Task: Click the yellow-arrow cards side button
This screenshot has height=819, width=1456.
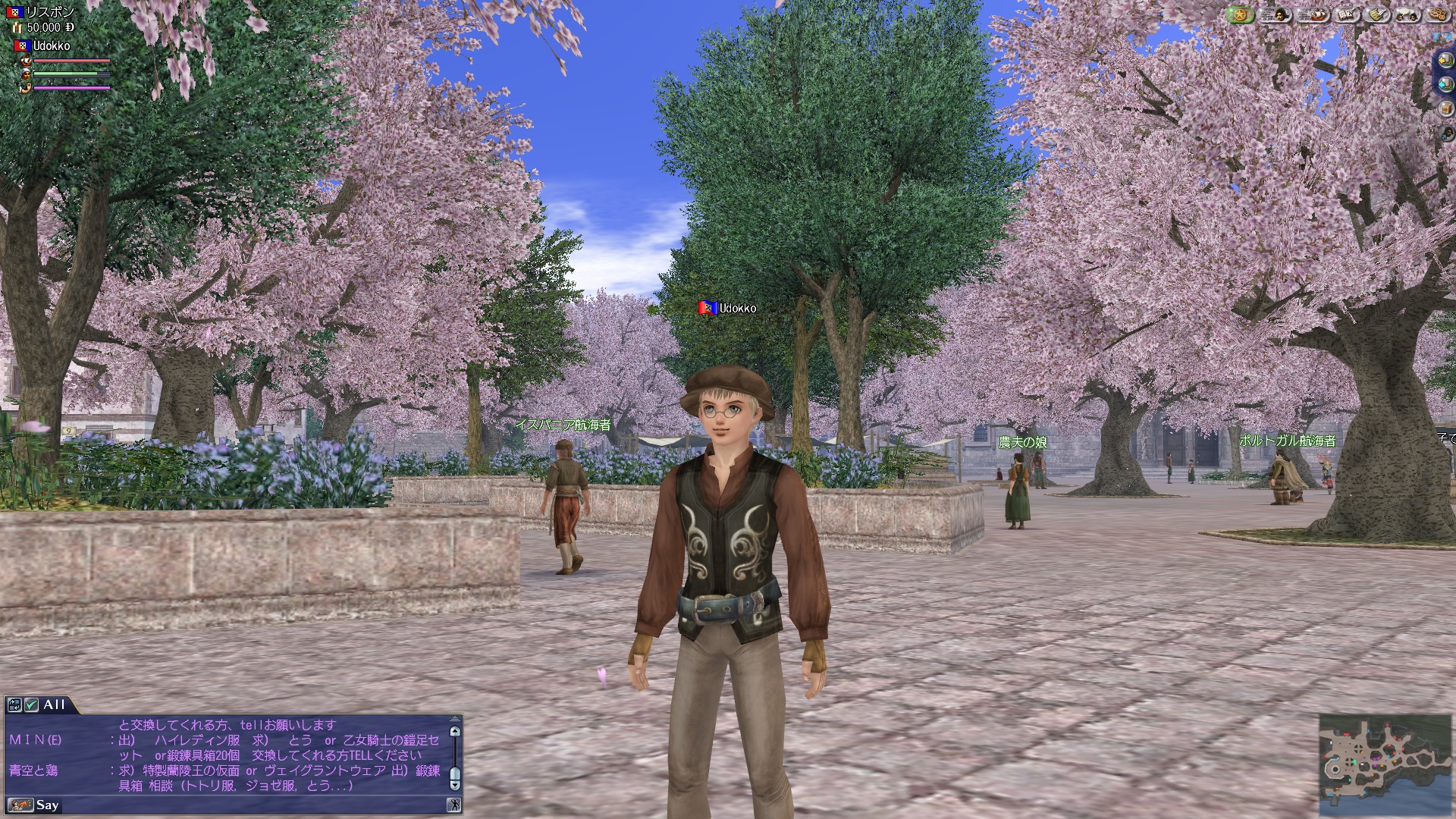Action: click(1446, 59)
